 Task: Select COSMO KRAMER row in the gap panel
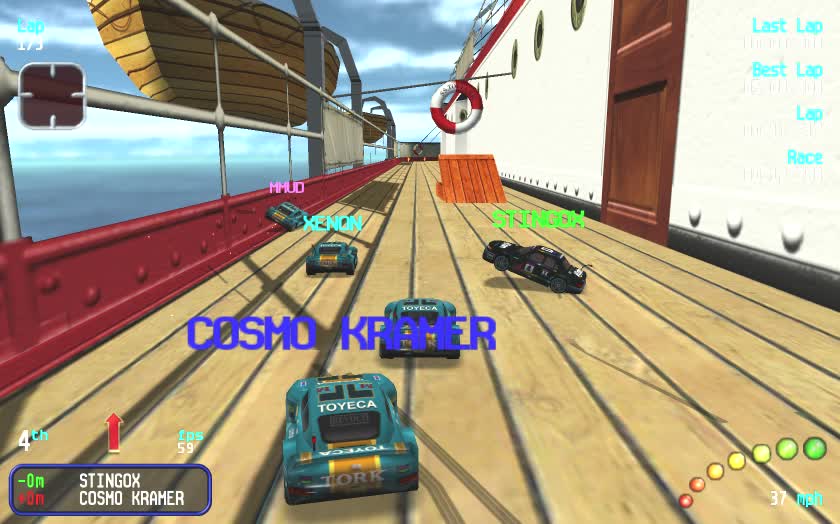110,498
